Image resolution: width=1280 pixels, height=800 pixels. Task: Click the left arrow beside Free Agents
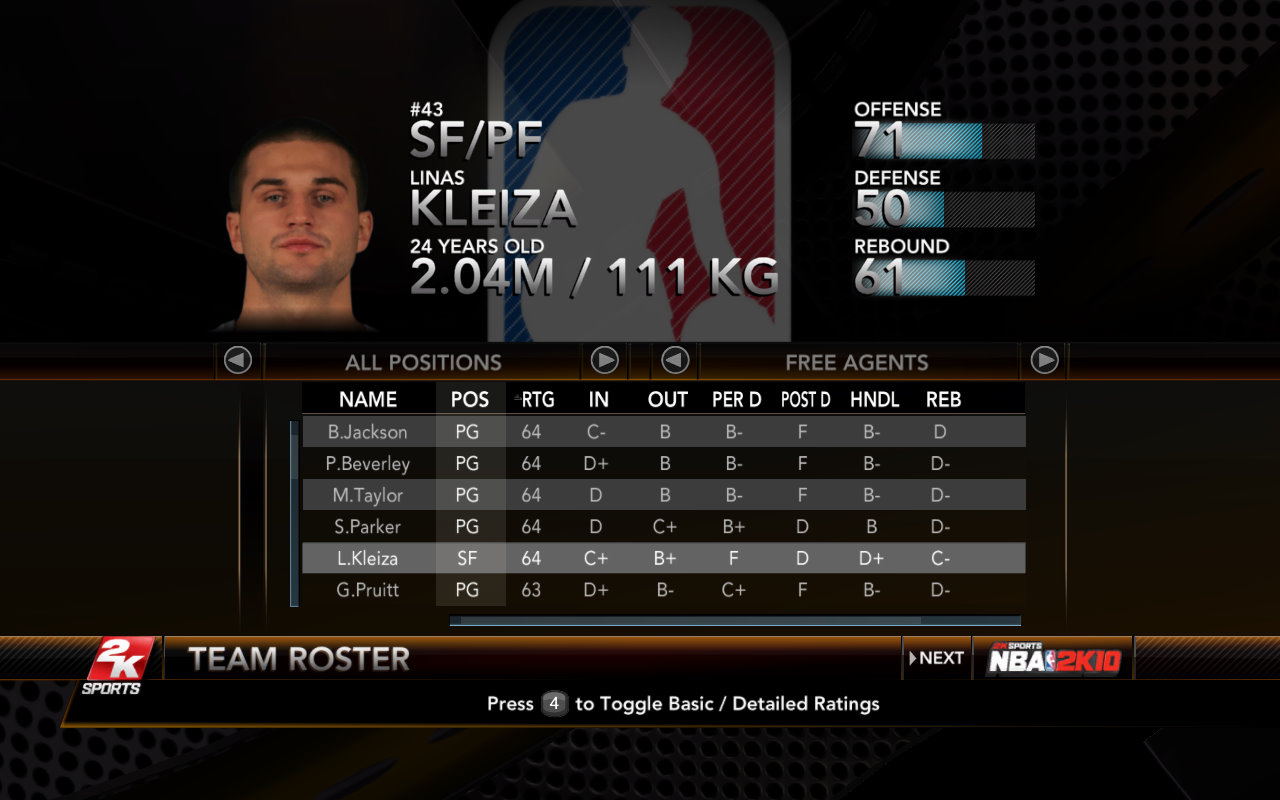[x=675, y=360]
